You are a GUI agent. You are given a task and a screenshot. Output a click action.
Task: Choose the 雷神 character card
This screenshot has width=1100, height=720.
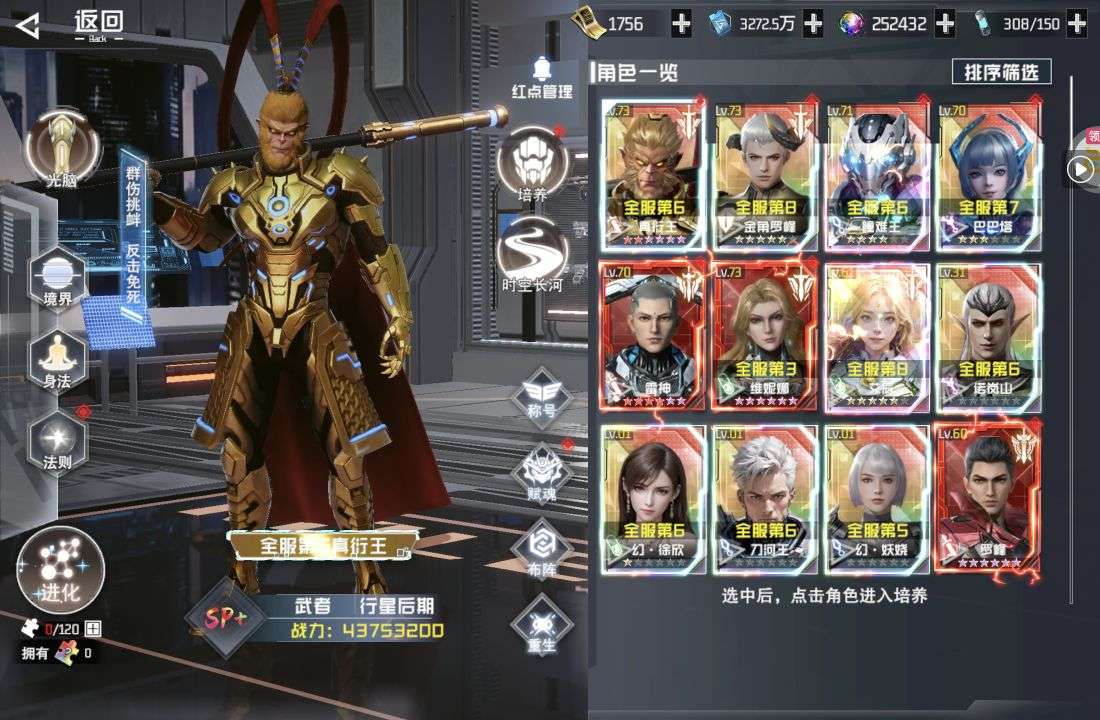pos(652,335)
